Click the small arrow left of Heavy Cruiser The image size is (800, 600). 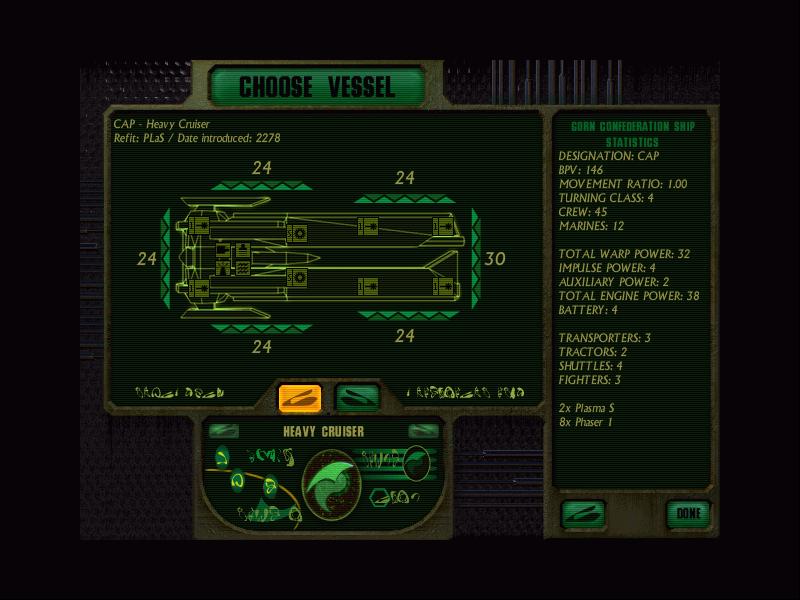point(223,431)
